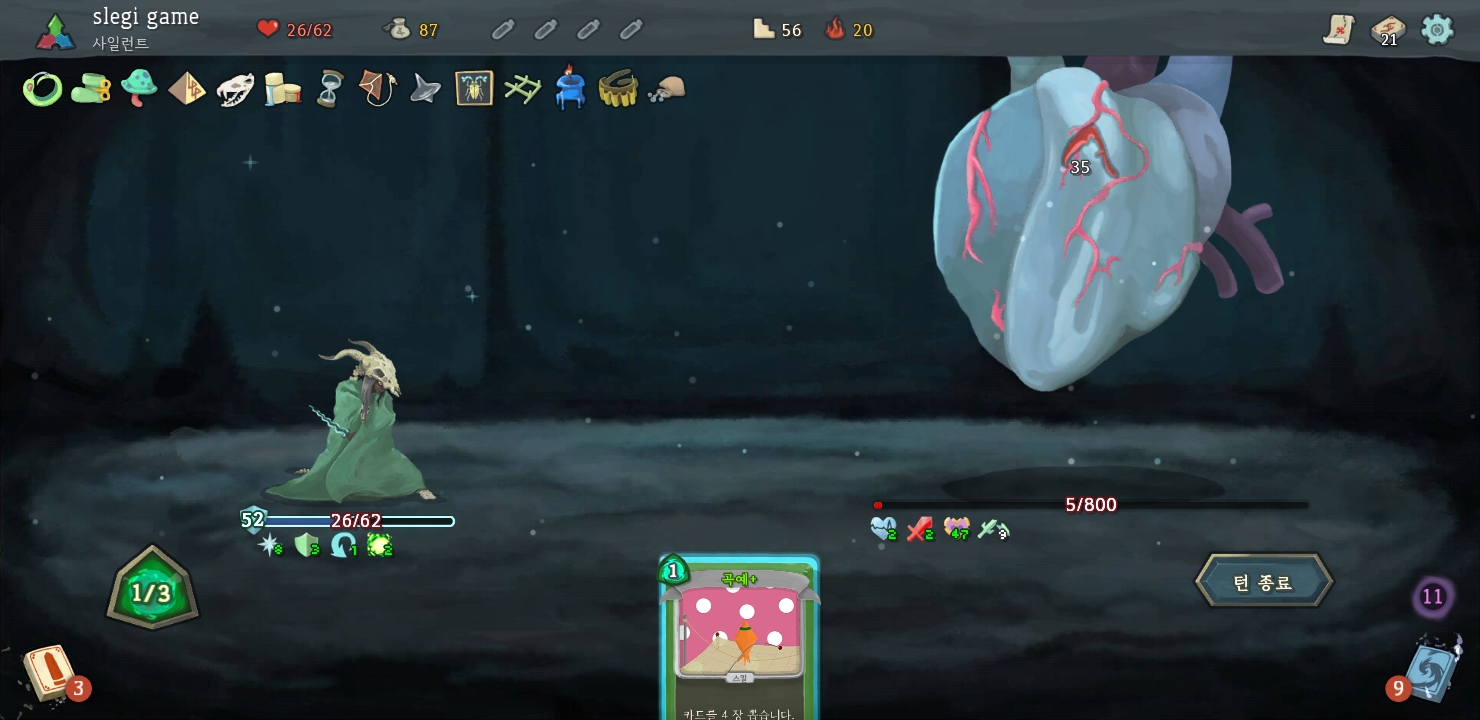The image size is (1480, 720).
Task: Click the bag of marbles relic
Action: point(666,89)
